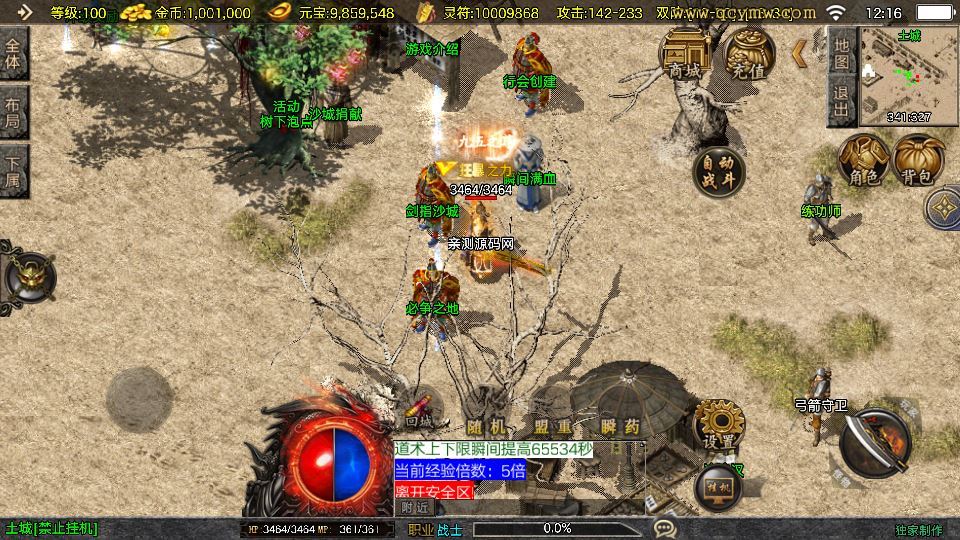Click the 地图 map button
This screenshot has width=960, height=540.
(841, 54)
